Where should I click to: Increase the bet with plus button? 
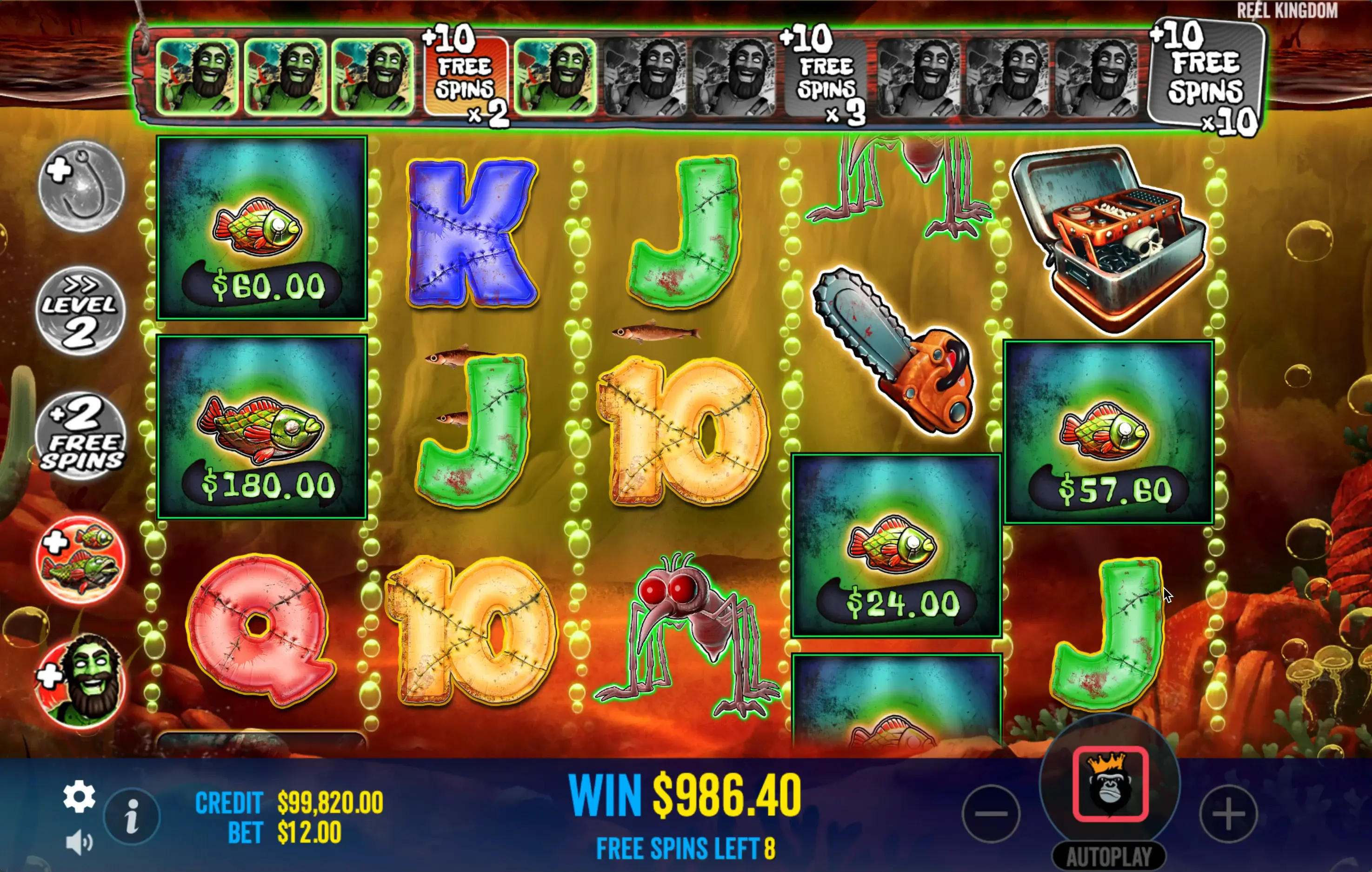1228,813
